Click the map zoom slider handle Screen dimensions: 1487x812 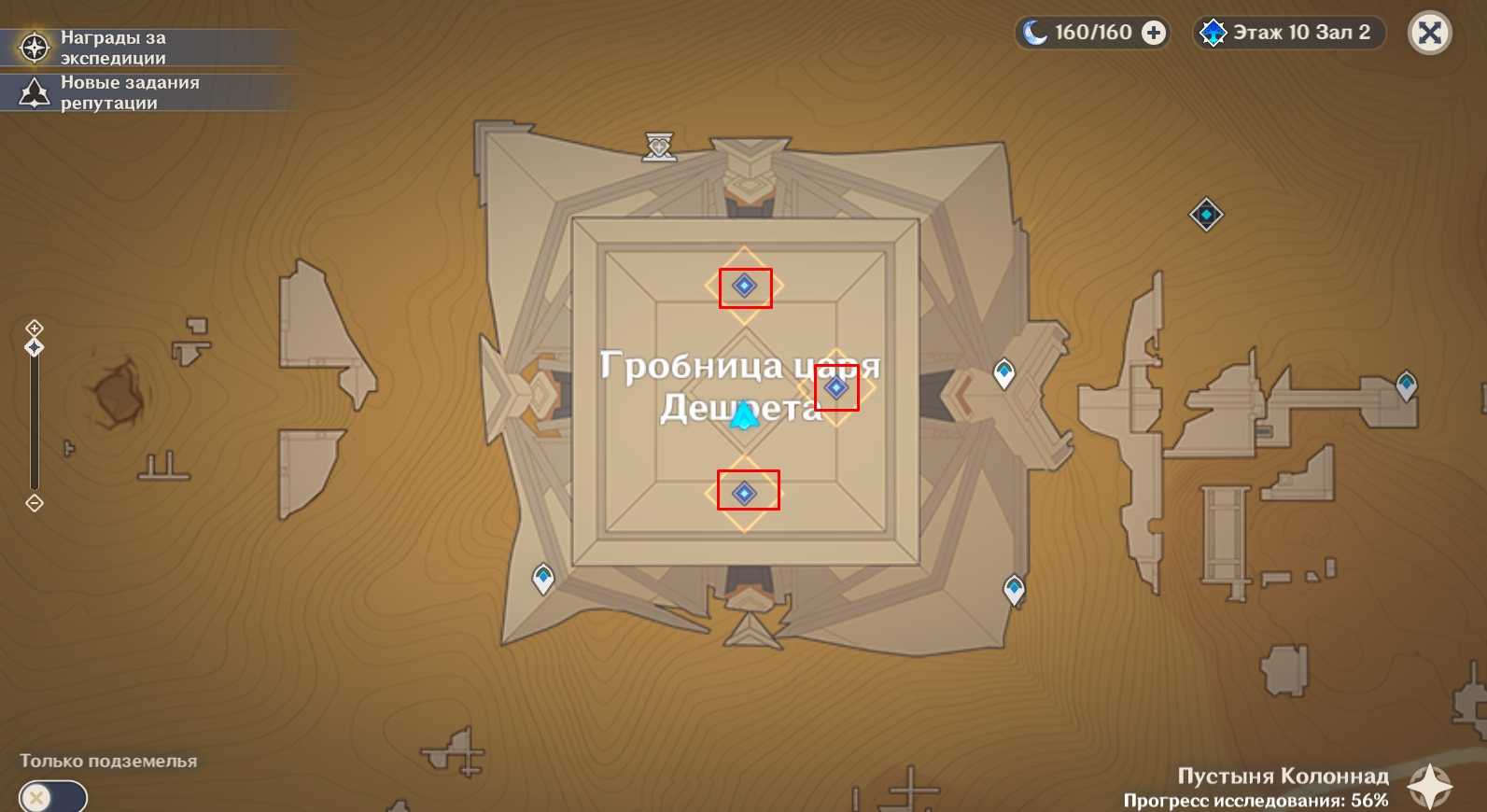coord(35,347)
